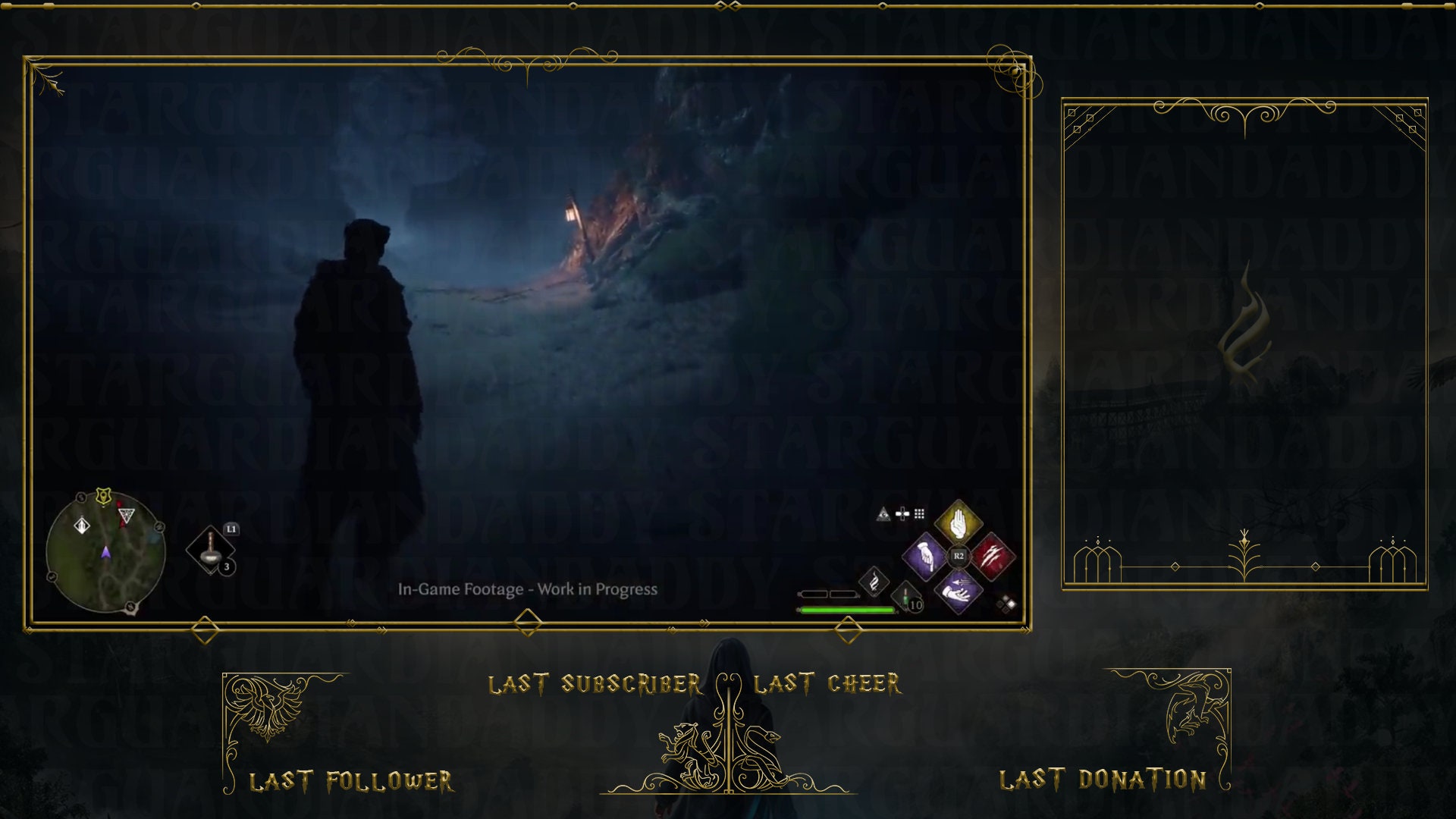This screenshot has width=1456, height=819.
Task: Select the purple pointing-hand spell icon
Action: 925,556
